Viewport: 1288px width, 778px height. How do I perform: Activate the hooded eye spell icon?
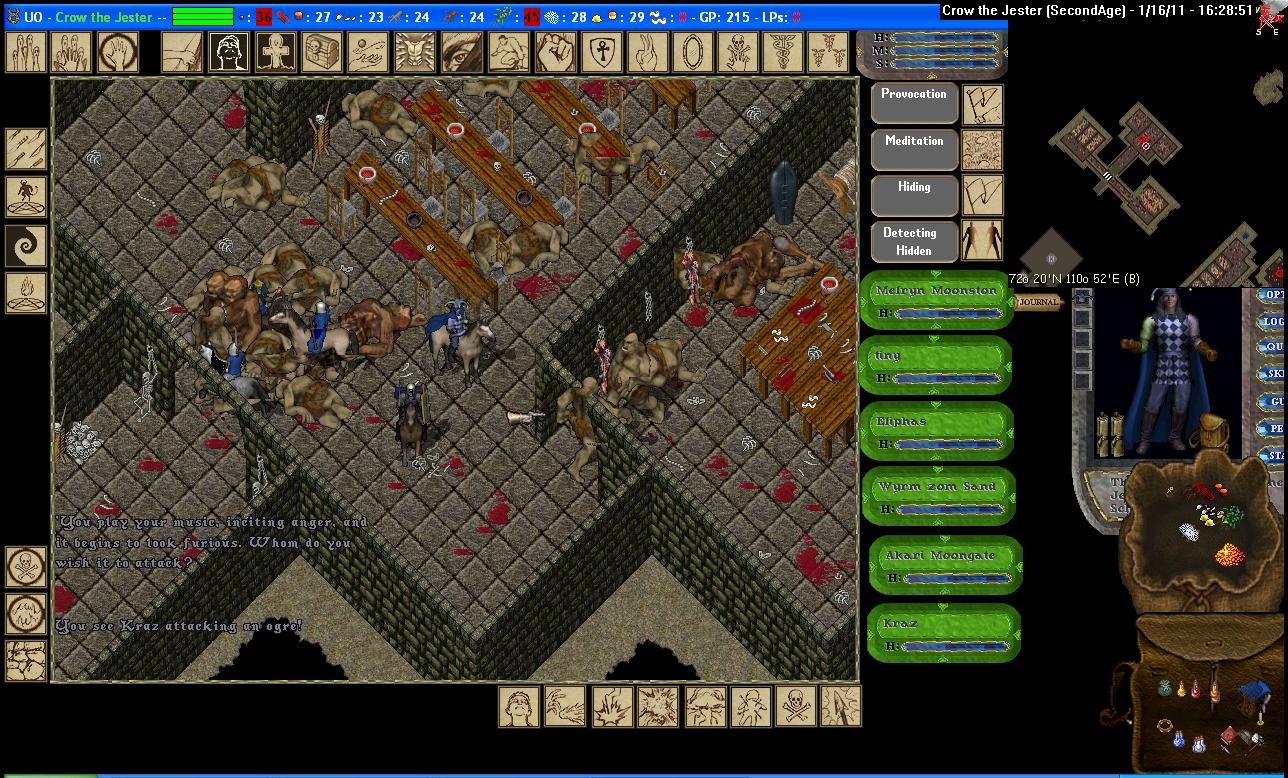point(460,52)
